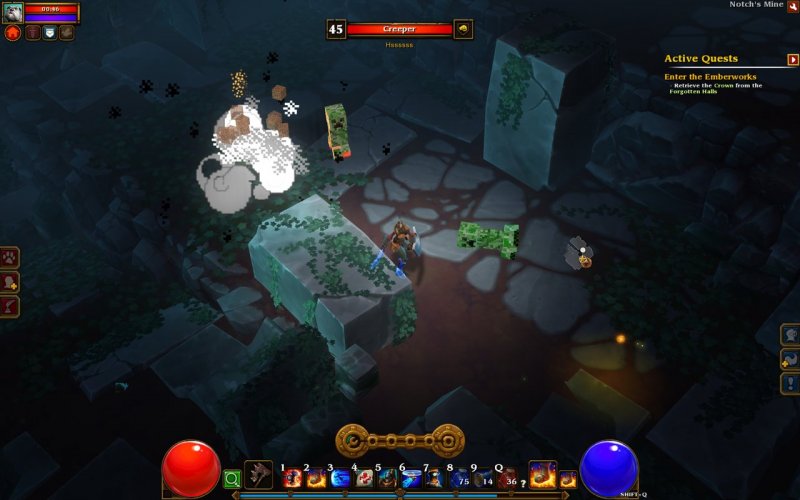Use the fire fist skill in slot 2
This screenshot has width=800, height=500.
coord(315,478)
